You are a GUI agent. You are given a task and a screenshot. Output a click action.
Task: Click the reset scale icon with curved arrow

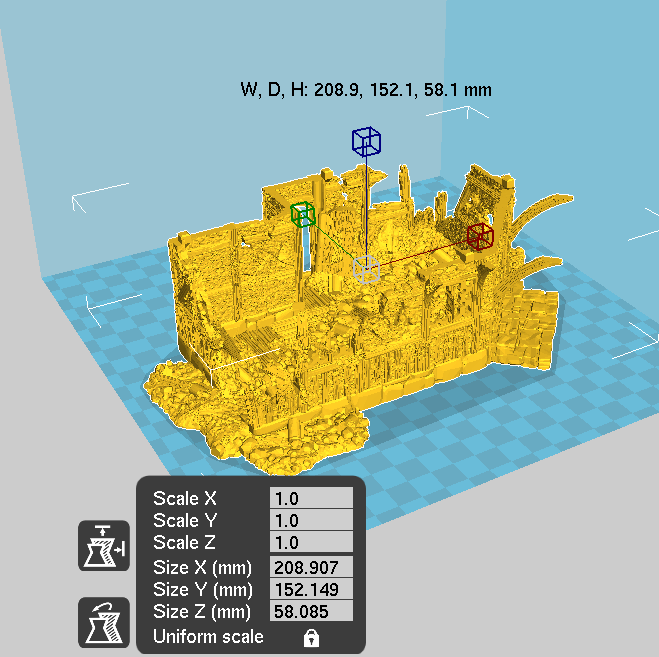[x=104, y=622]
